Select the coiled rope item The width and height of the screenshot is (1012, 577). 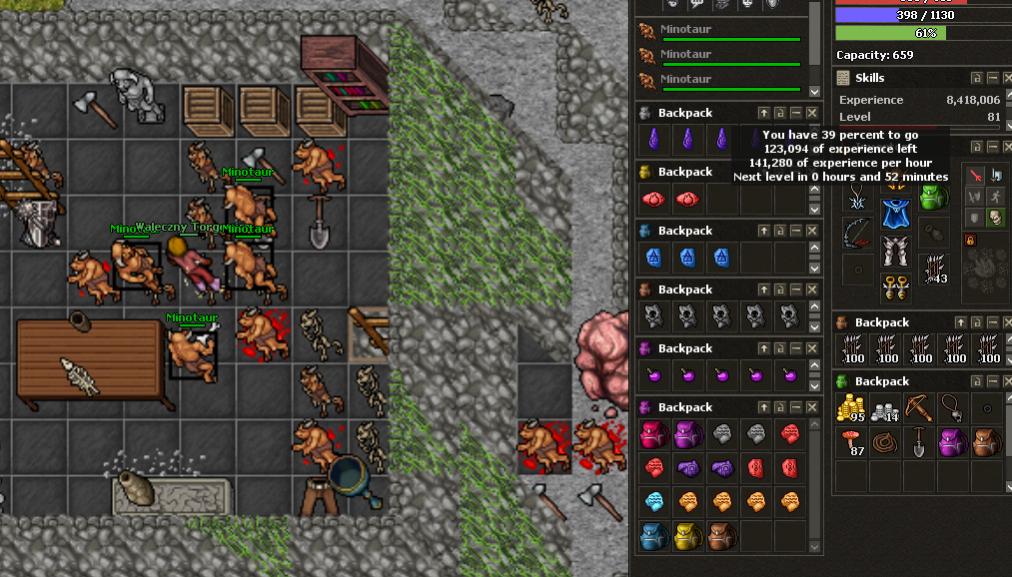[884, 443]
